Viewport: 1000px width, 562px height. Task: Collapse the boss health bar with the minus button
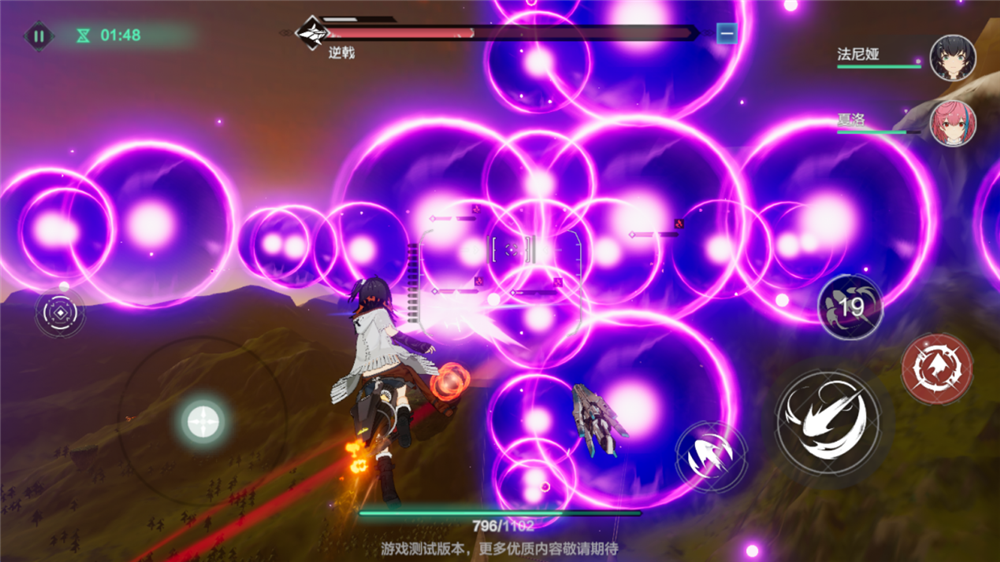pyautogui.click(x=727, y=34)
